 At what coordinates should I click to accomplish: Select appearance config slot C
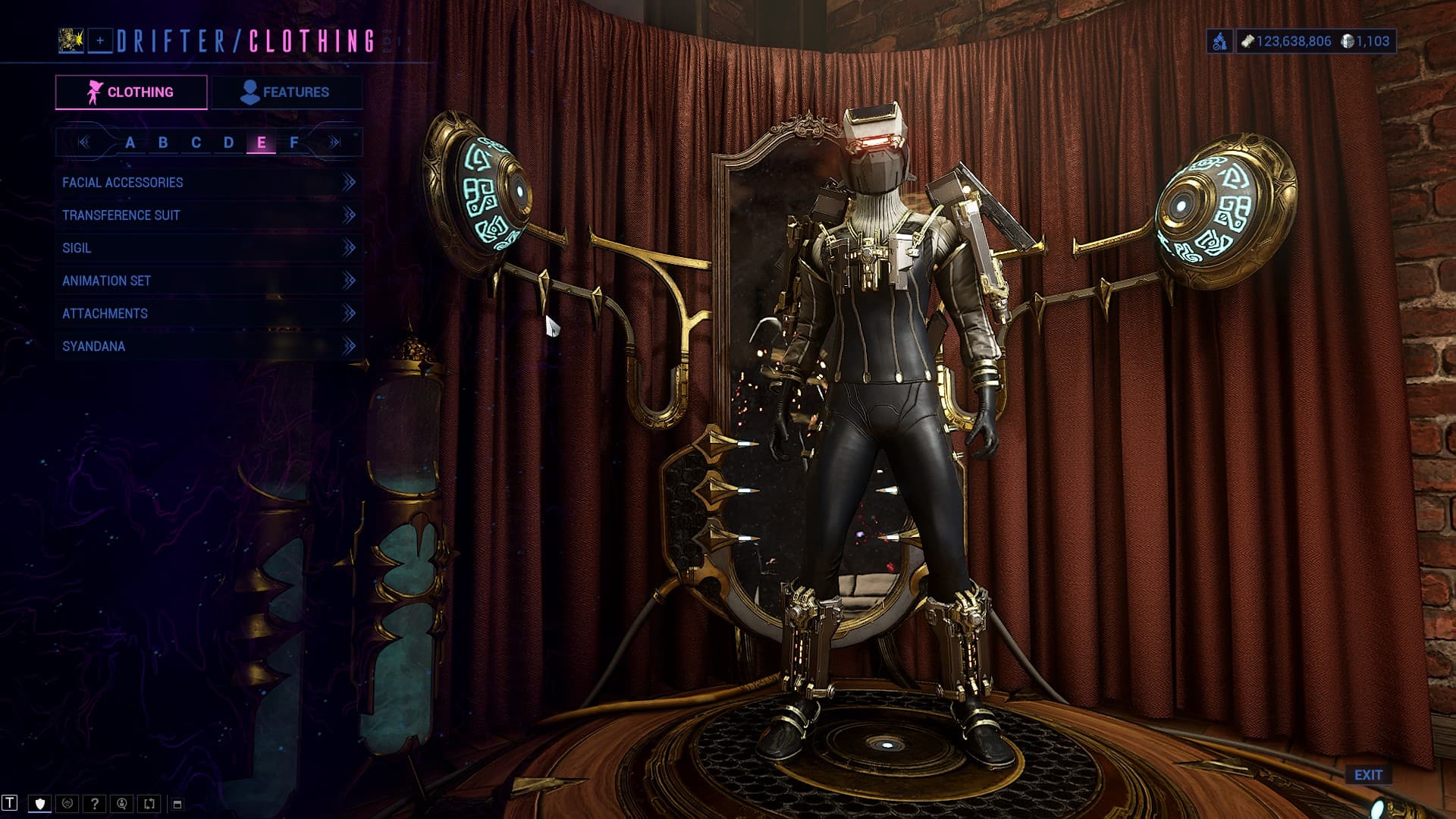(196, 143)
